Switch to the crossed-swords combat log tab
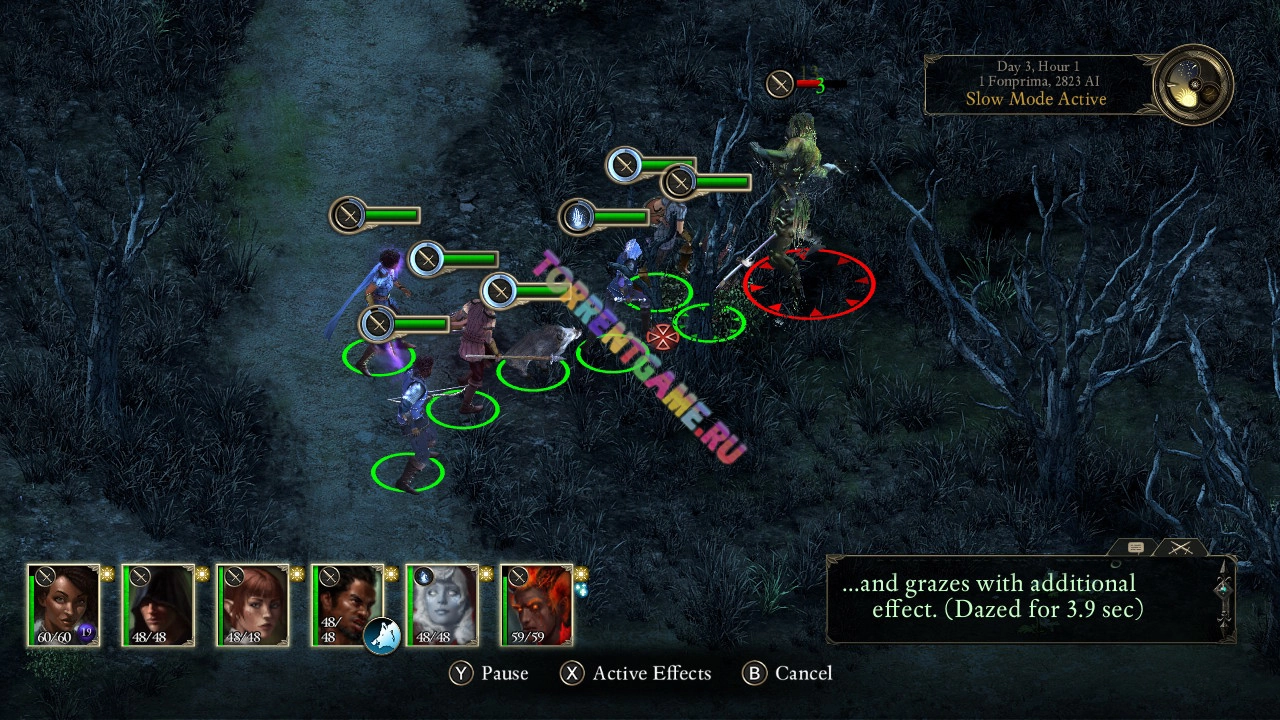This screenshot has width=1280, height=720. [1181, 548]
